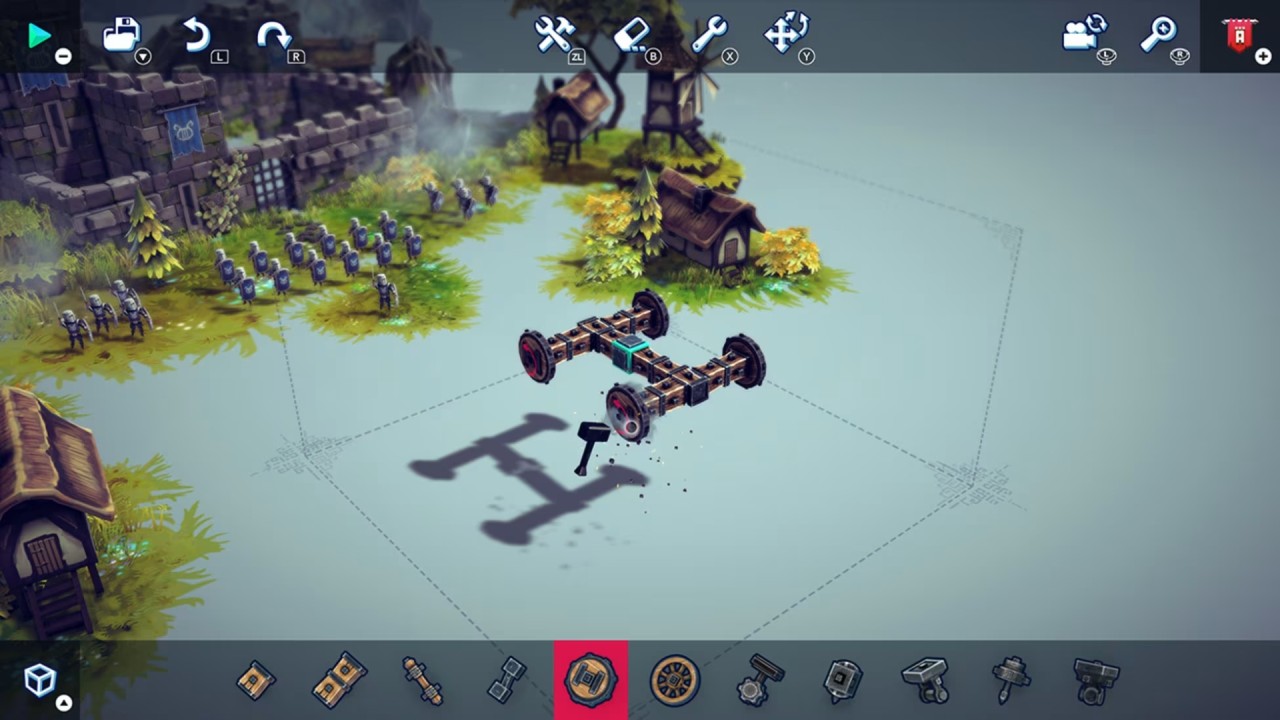Open the build tools hammer icon
Image resolution: width=1280 pixels, height=720 pixels.
click(556, 32)
